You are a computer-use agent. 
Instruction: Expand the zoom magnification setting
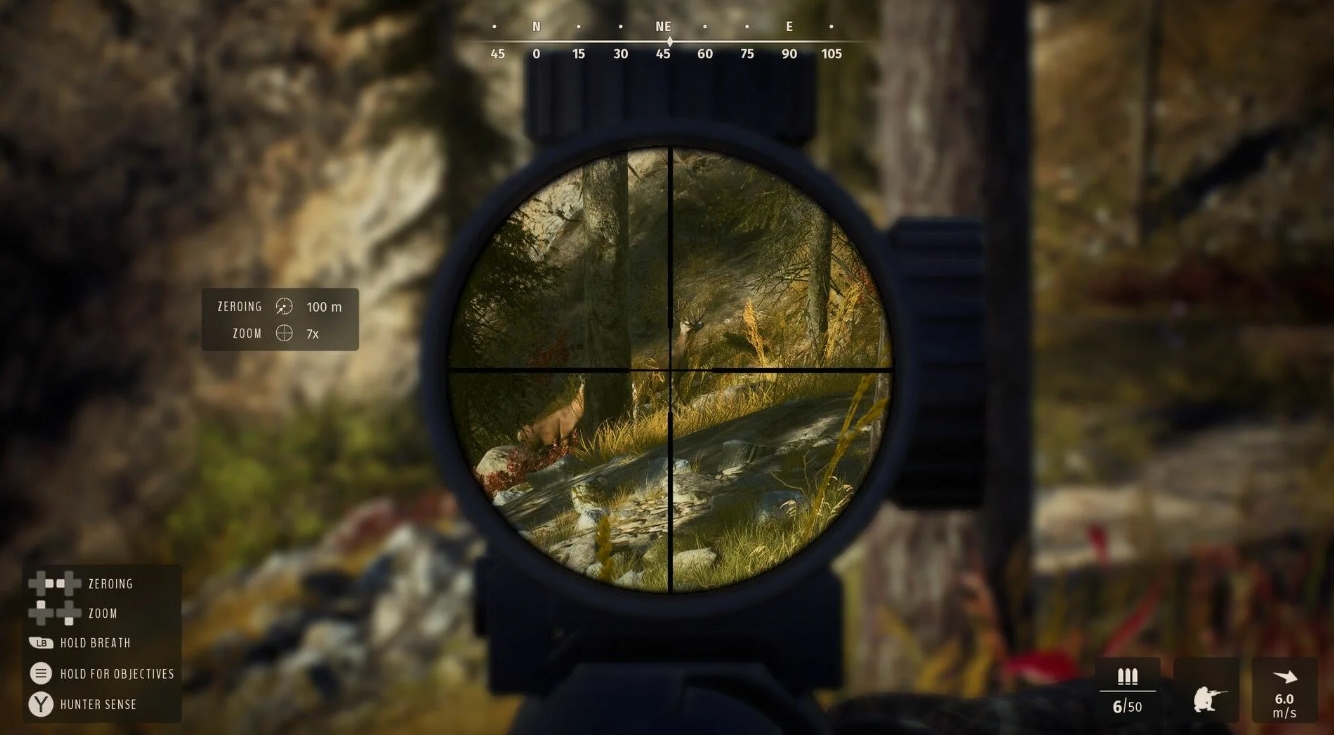tap(311, 333)
